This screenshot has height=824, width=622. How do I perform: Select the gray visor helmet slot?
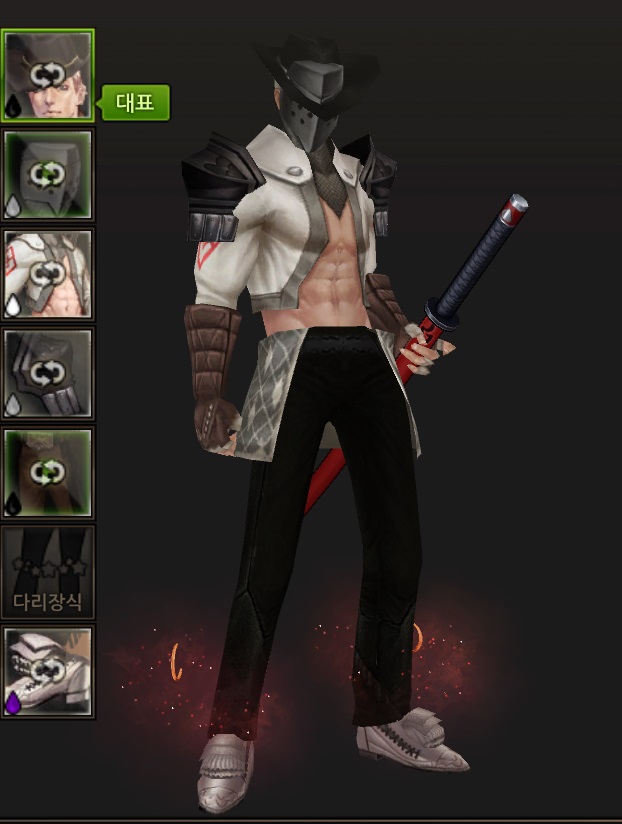(47, 174)
